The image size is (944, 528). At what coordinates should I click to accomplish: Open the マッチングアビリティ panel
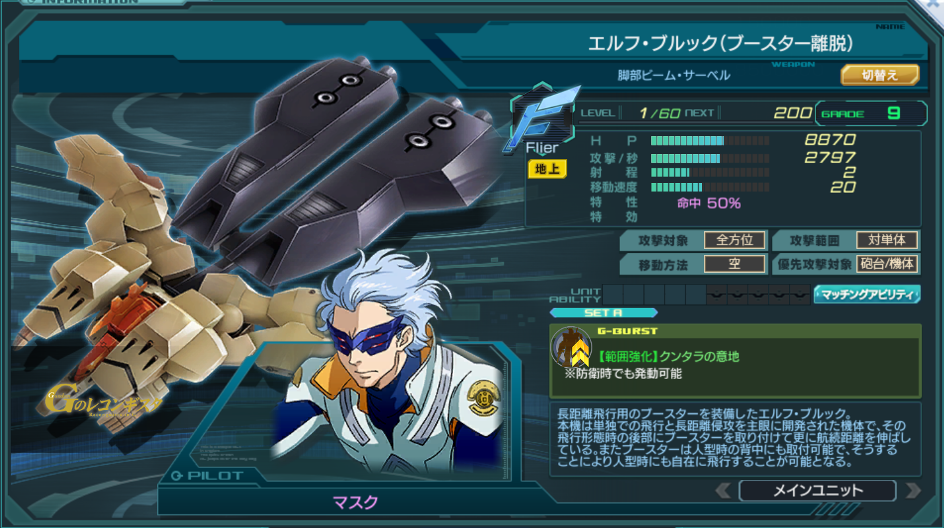tap(867, 294)
